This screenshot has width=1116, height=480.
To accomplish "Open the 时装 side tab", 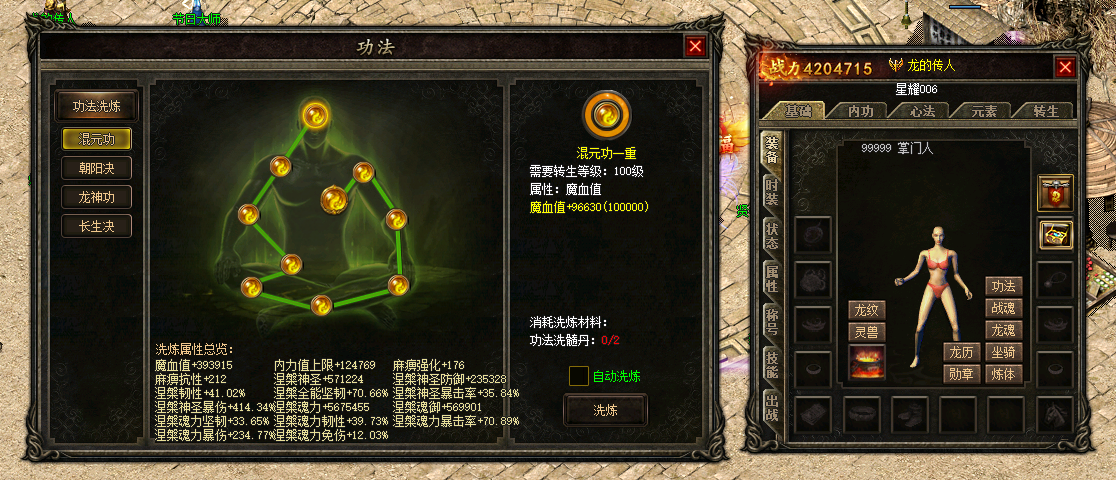I will (x=772, y=190).
